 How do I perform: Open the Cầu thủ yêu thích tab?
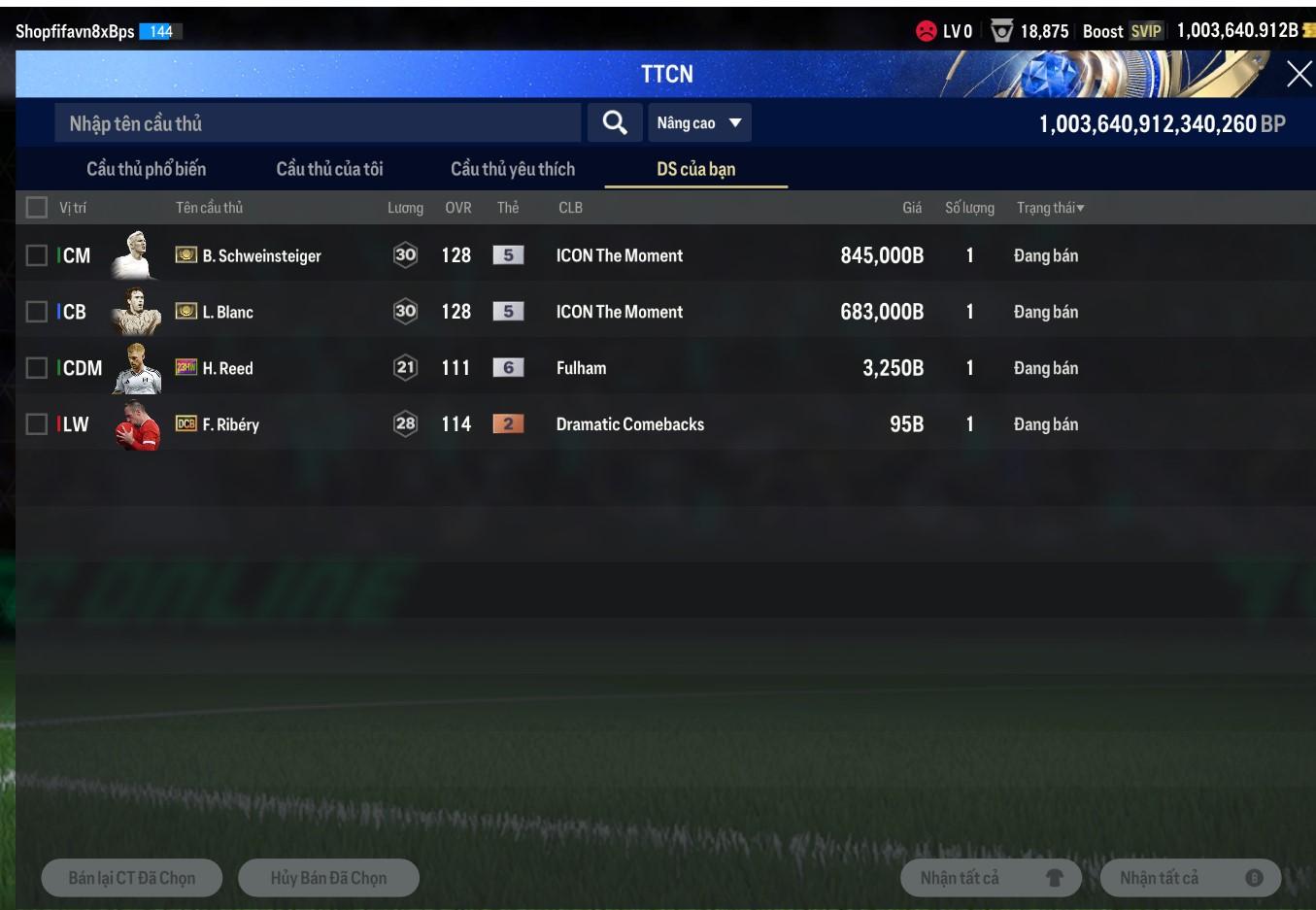[x=513, y=169]
